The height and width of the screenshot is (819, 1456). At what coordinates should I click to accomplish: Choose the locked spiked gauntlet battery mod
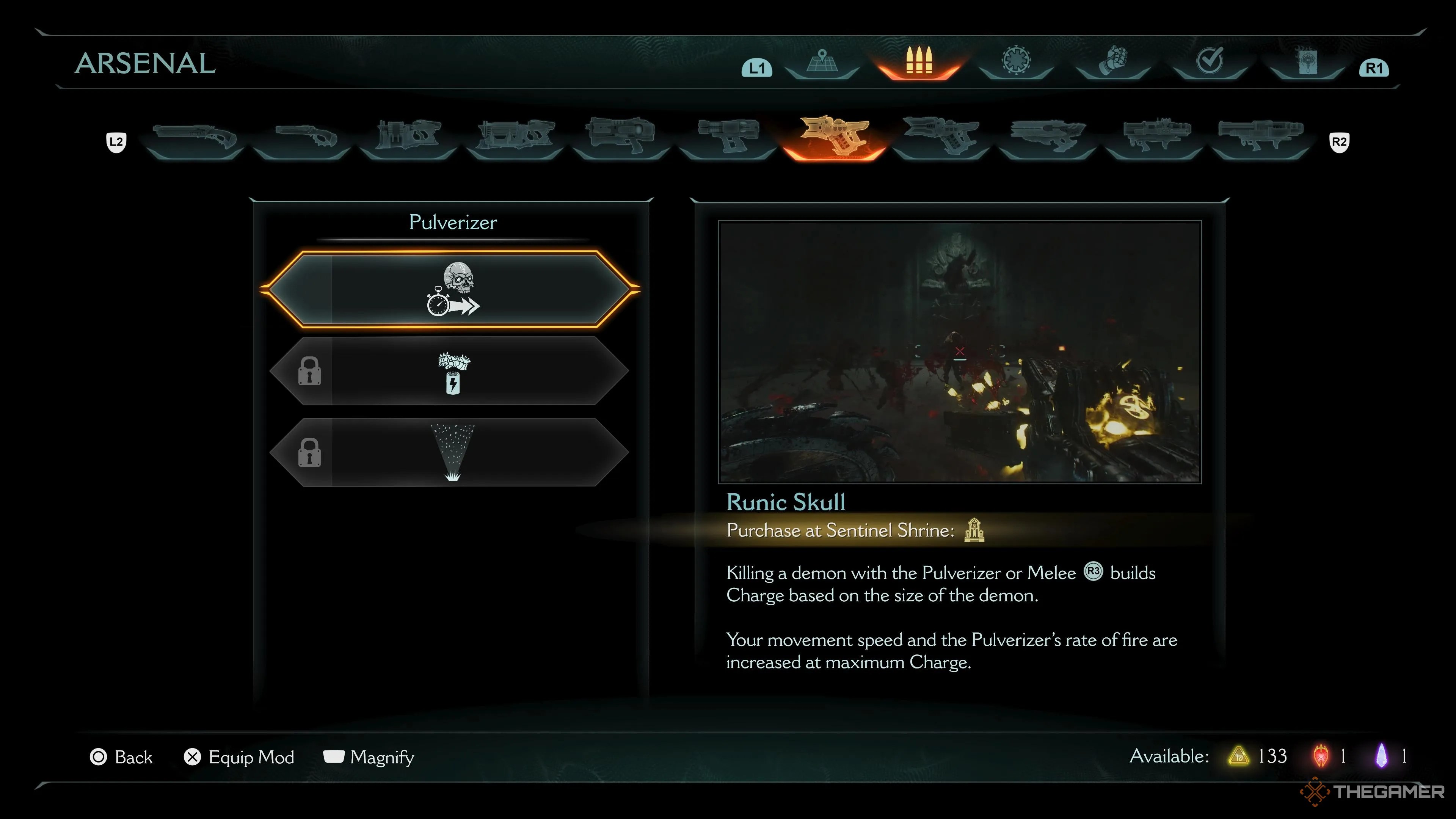point(450,371)
